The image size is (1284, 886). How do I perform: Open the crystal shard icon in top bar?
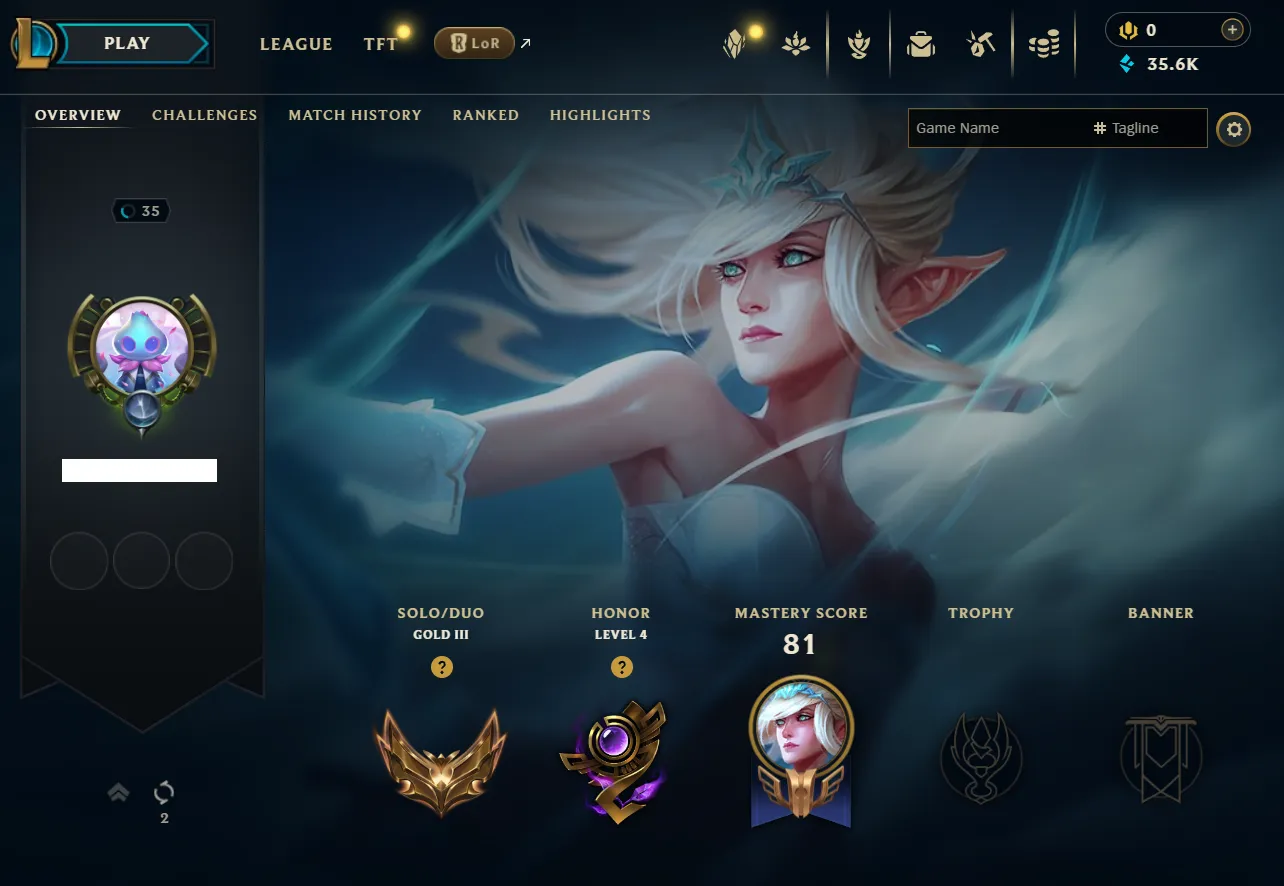(x=735, y=44)
